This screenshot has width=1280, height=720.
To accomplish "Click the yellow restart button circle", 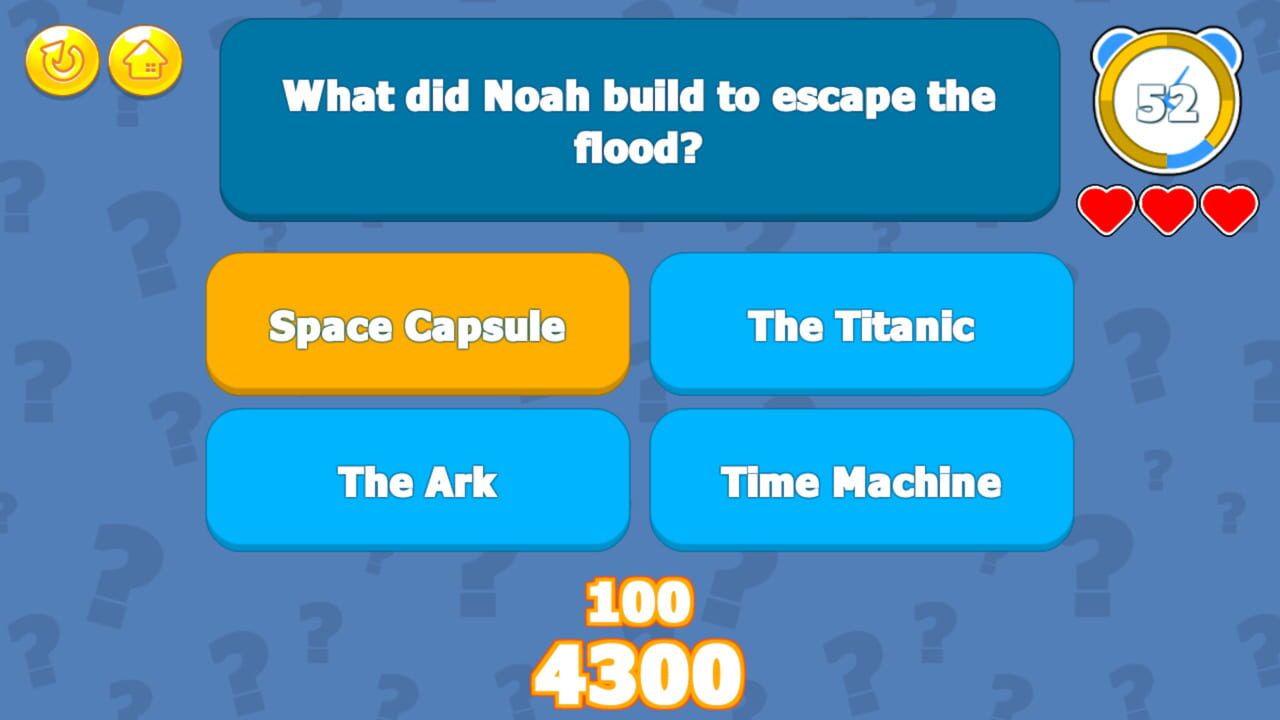I will (x=60, y=62).
